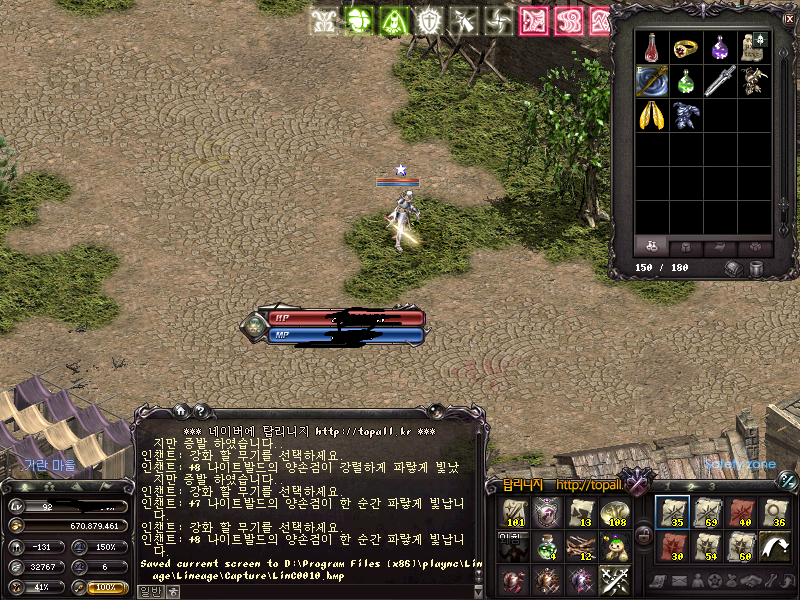
Task: Use the hotbar scroll with count 101
Action: pyautogui.click(x=515, y=512)
